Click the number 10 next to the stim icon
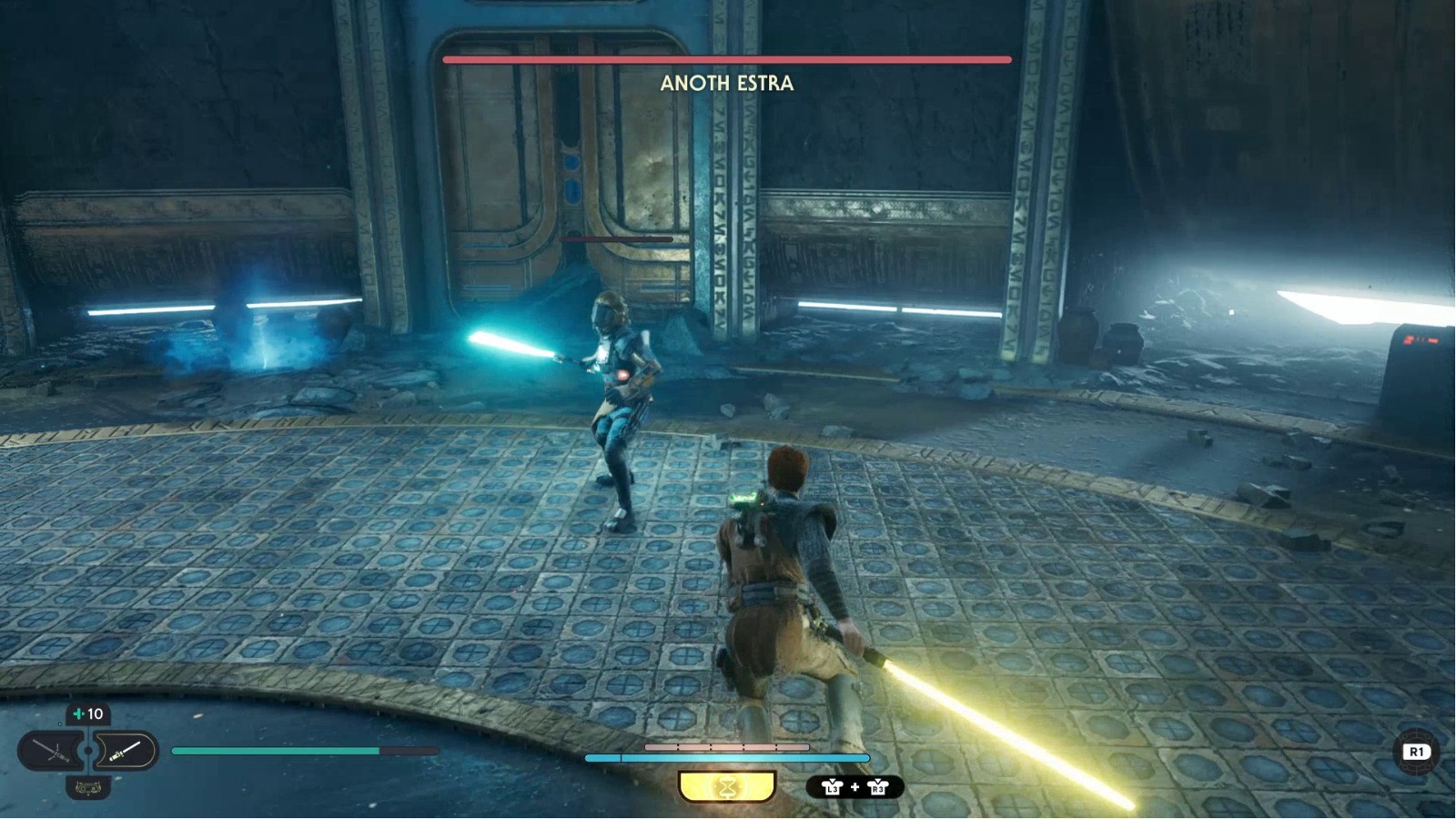Image resolution: width=1456 pixels, height=819 pixels. (x=96, y=713)
